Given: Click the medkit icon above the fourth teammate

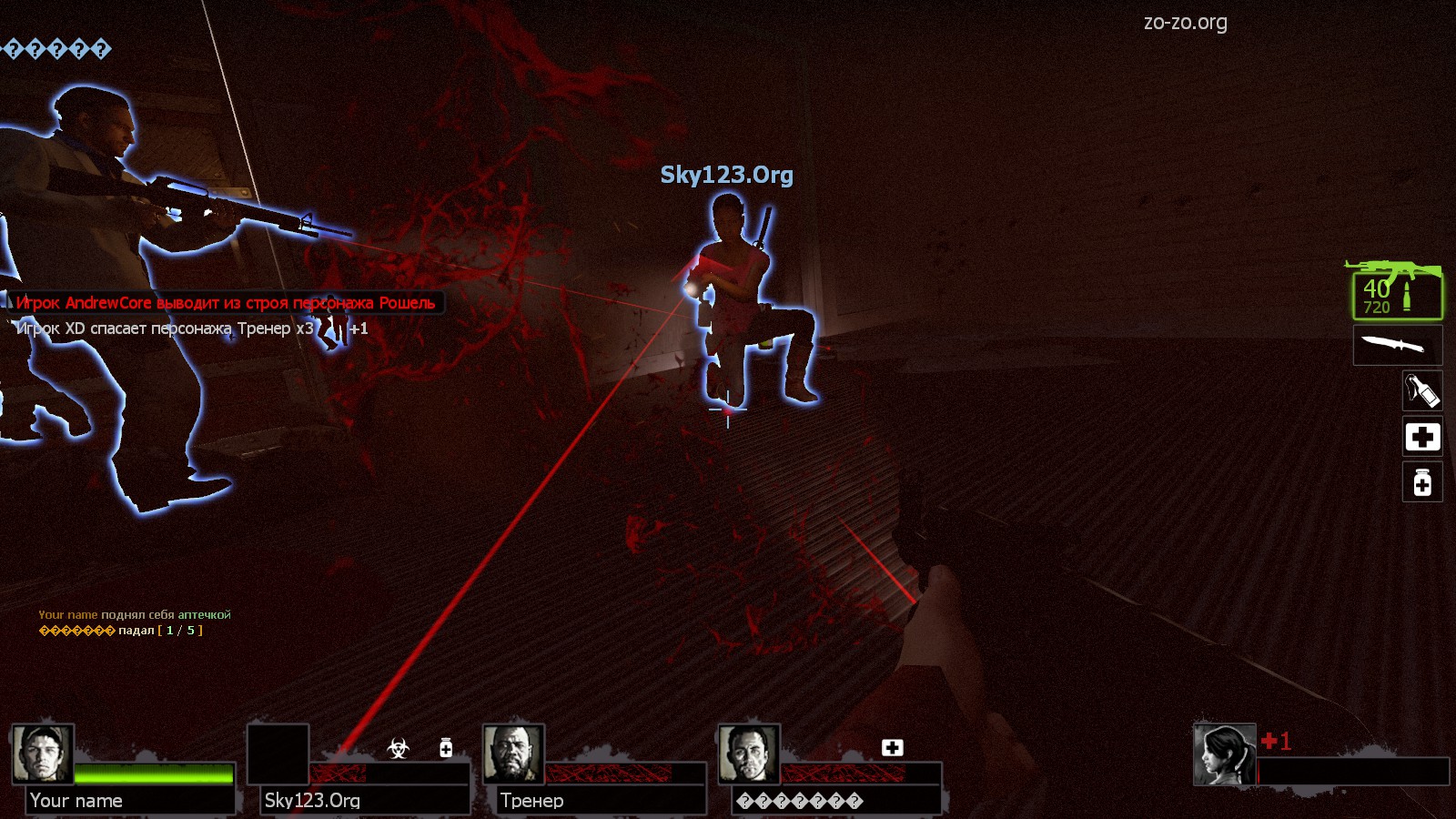Looking at the screenshot, I should click(892, 747).
